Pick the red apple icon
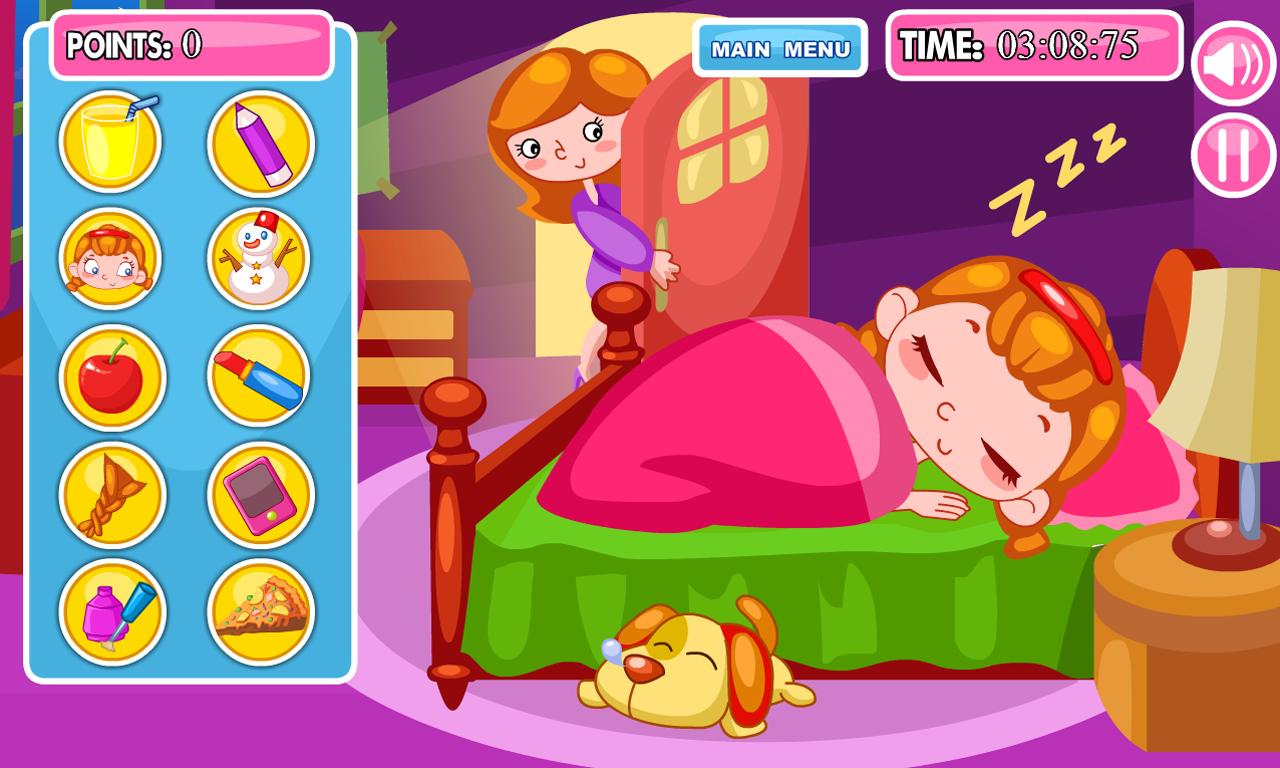Screen dimensions: 1280x768 pyautogui.click(x=110, y=377)
